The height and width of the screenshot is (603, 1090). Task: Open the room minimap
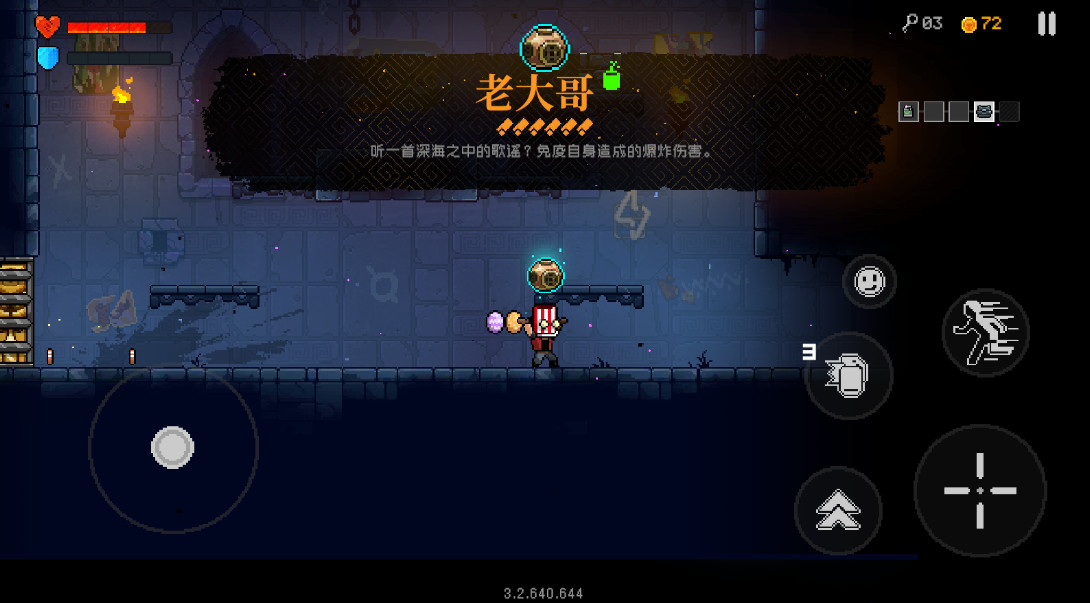coord(958,112)
